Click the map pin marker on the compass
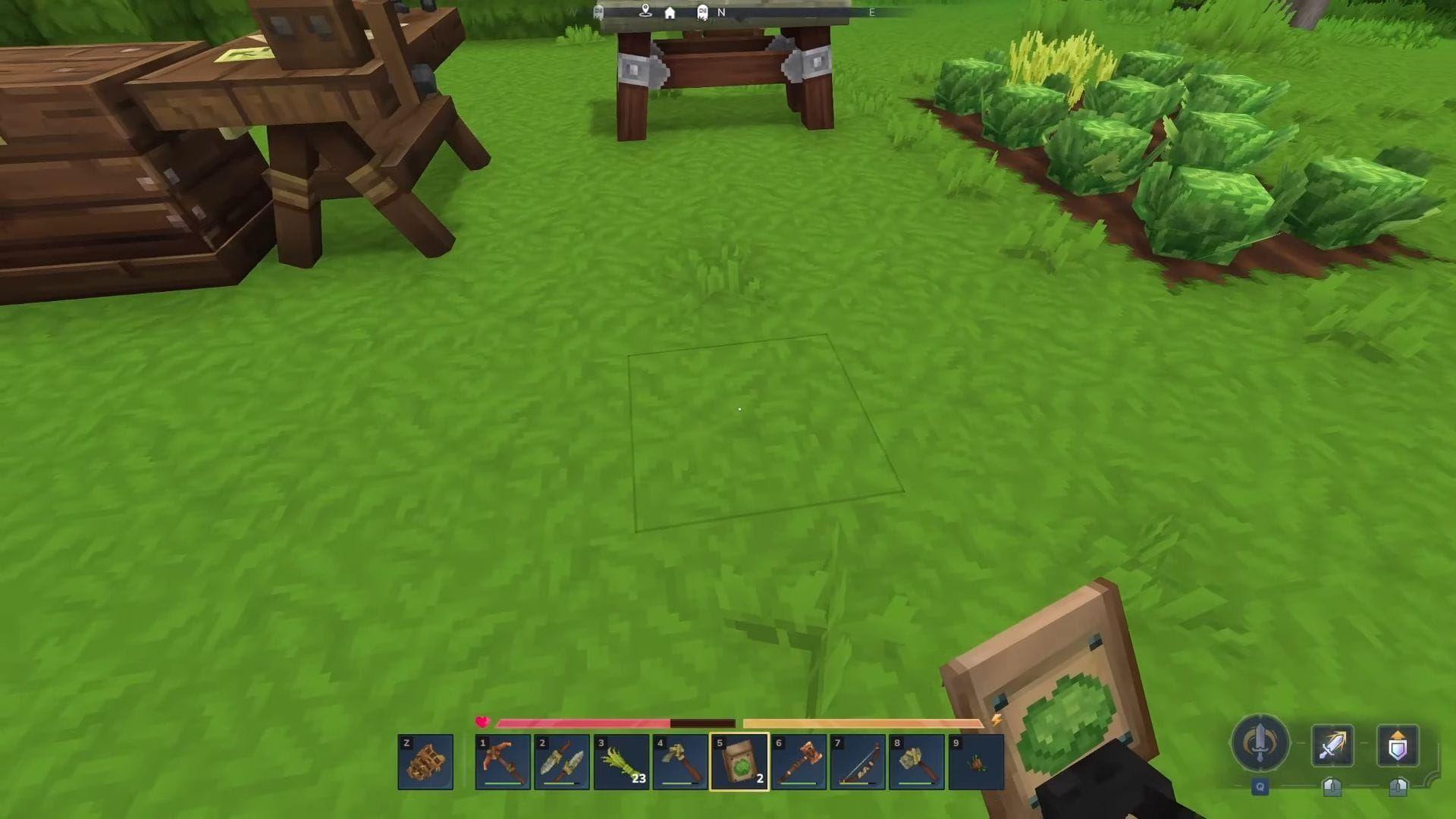Image resolution: width=1456 pixels, height=819 pixels. click(645, 11)
